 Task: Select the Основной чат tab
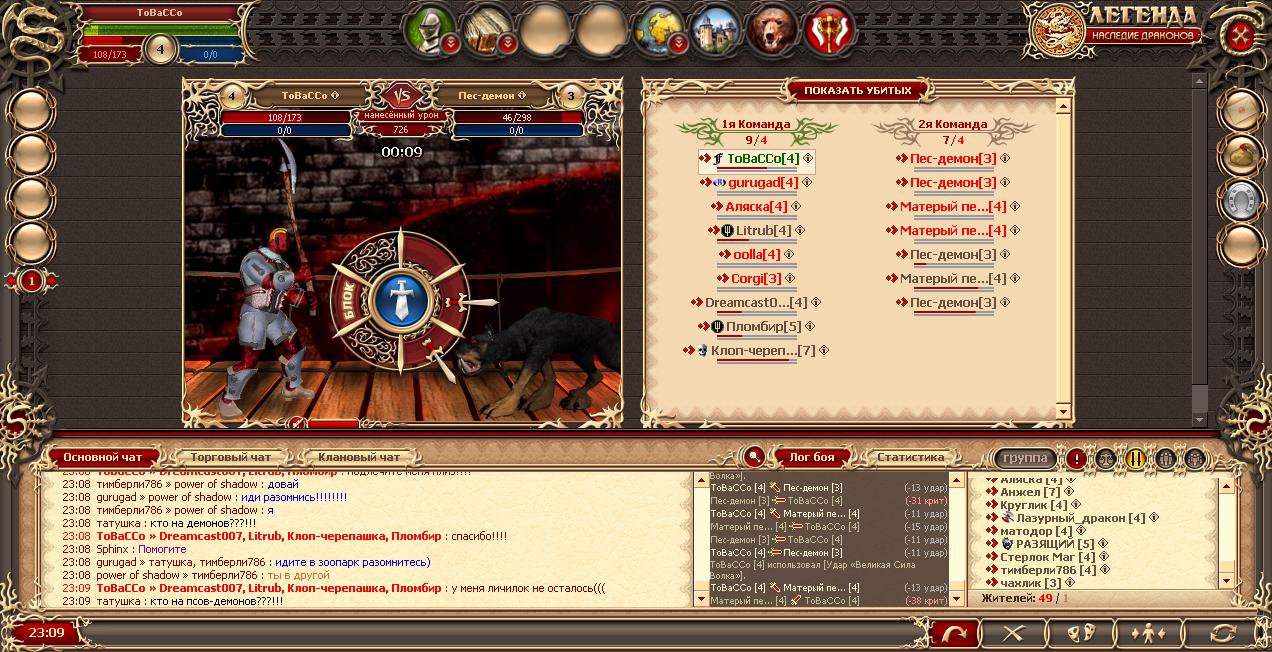102,457
